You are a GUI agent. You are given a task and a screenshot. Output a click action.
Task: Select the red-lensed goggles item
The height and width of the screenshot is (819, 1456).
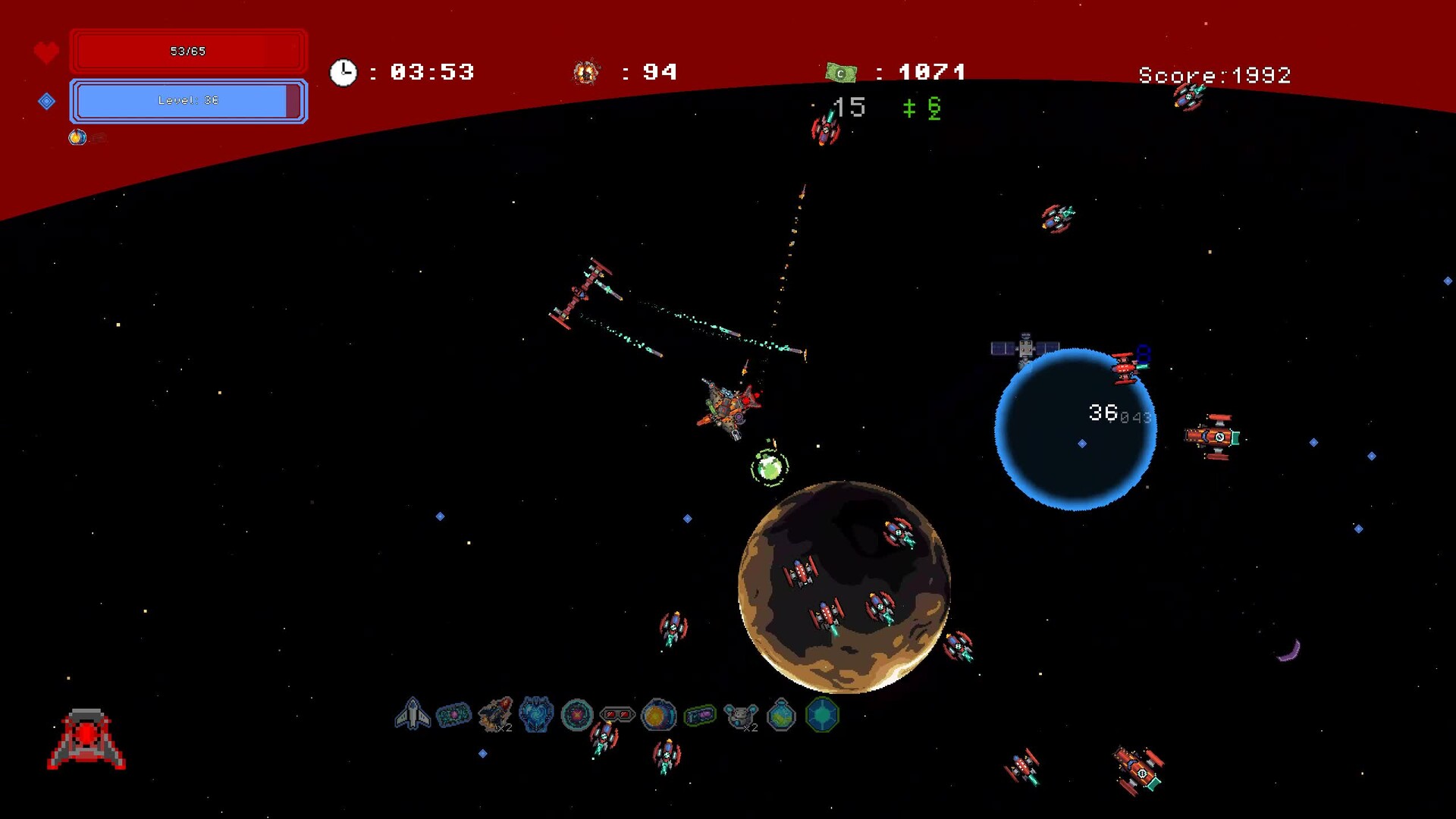coord(617,714)
